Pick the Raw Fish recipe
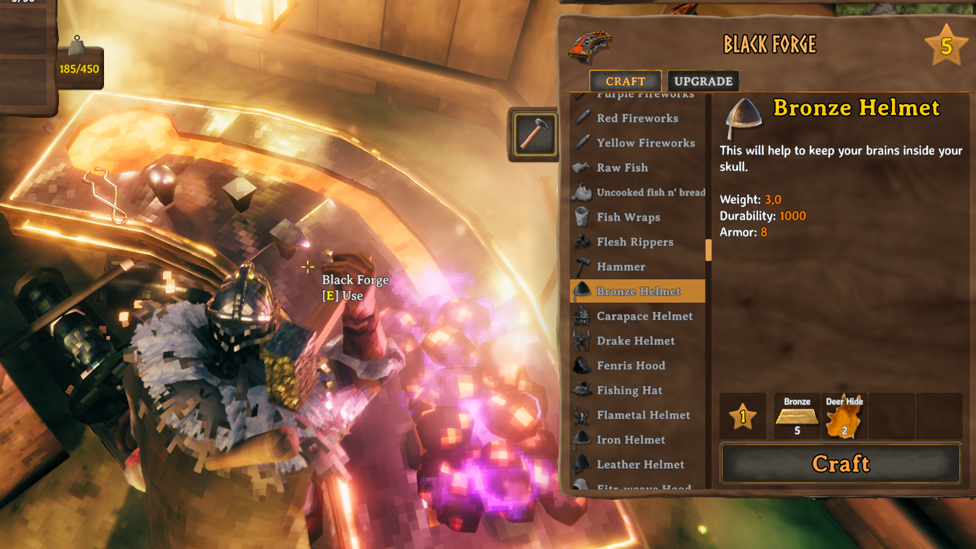The height and width of the screenshot is (549, 976). coord(622,168)
